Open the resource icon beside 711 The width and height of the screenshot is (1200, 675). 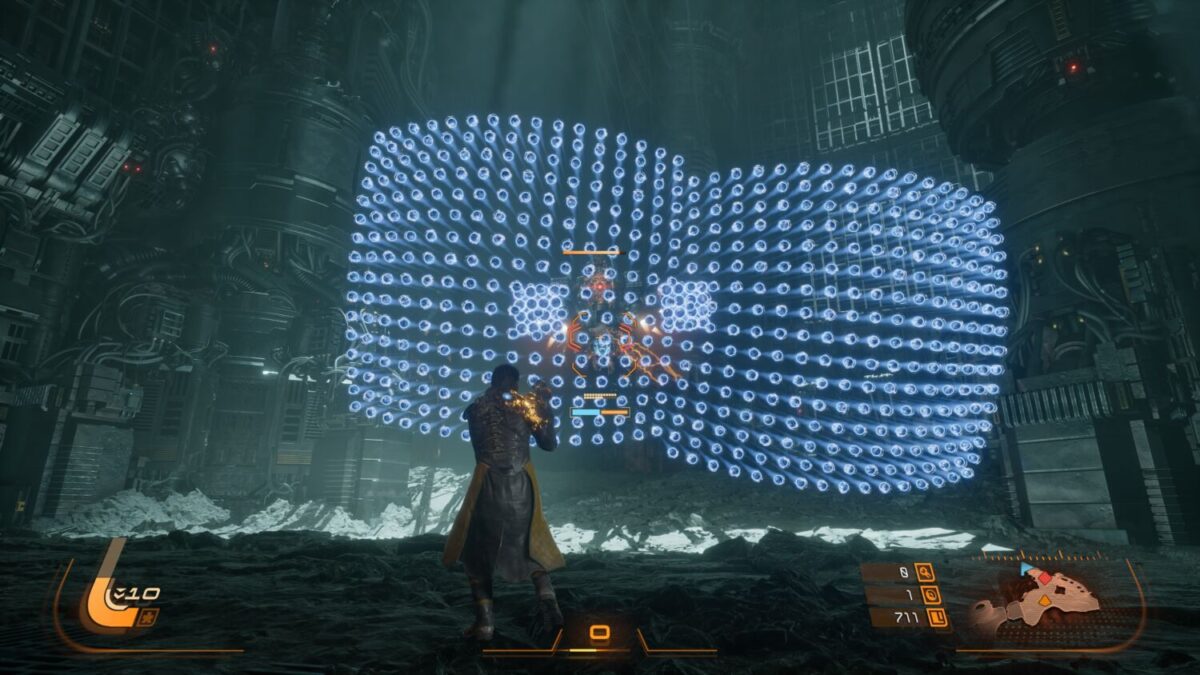(939, 618)
